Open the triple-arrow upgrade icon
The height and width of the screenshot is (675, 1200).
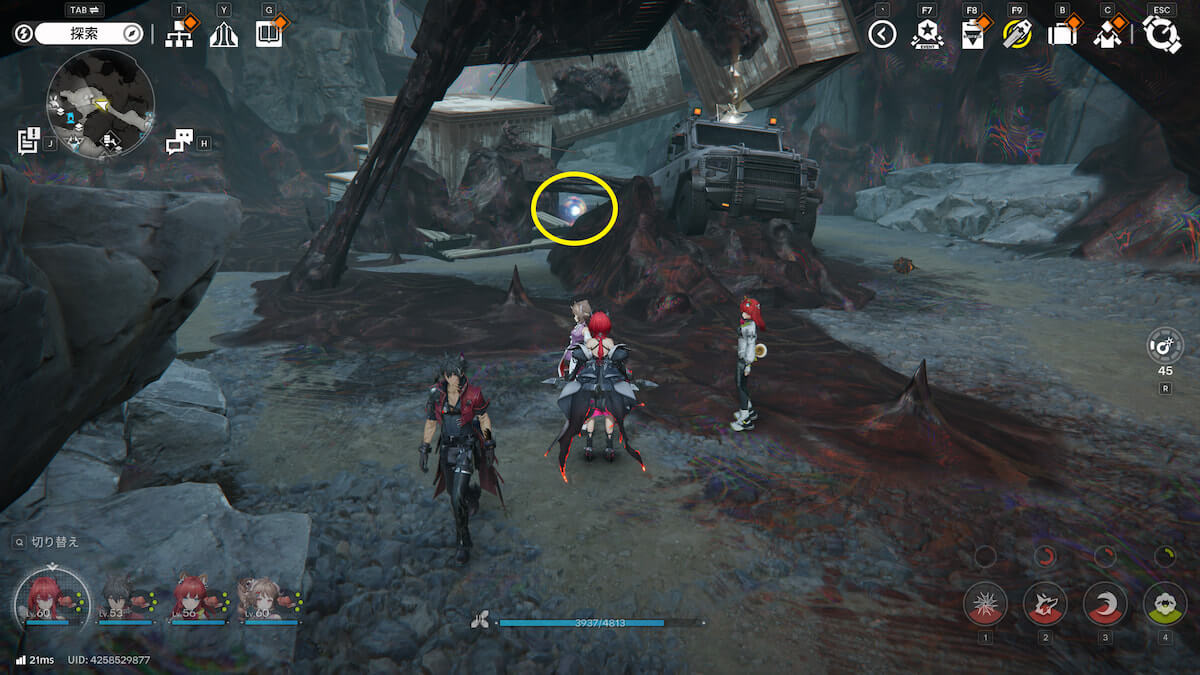223,35
